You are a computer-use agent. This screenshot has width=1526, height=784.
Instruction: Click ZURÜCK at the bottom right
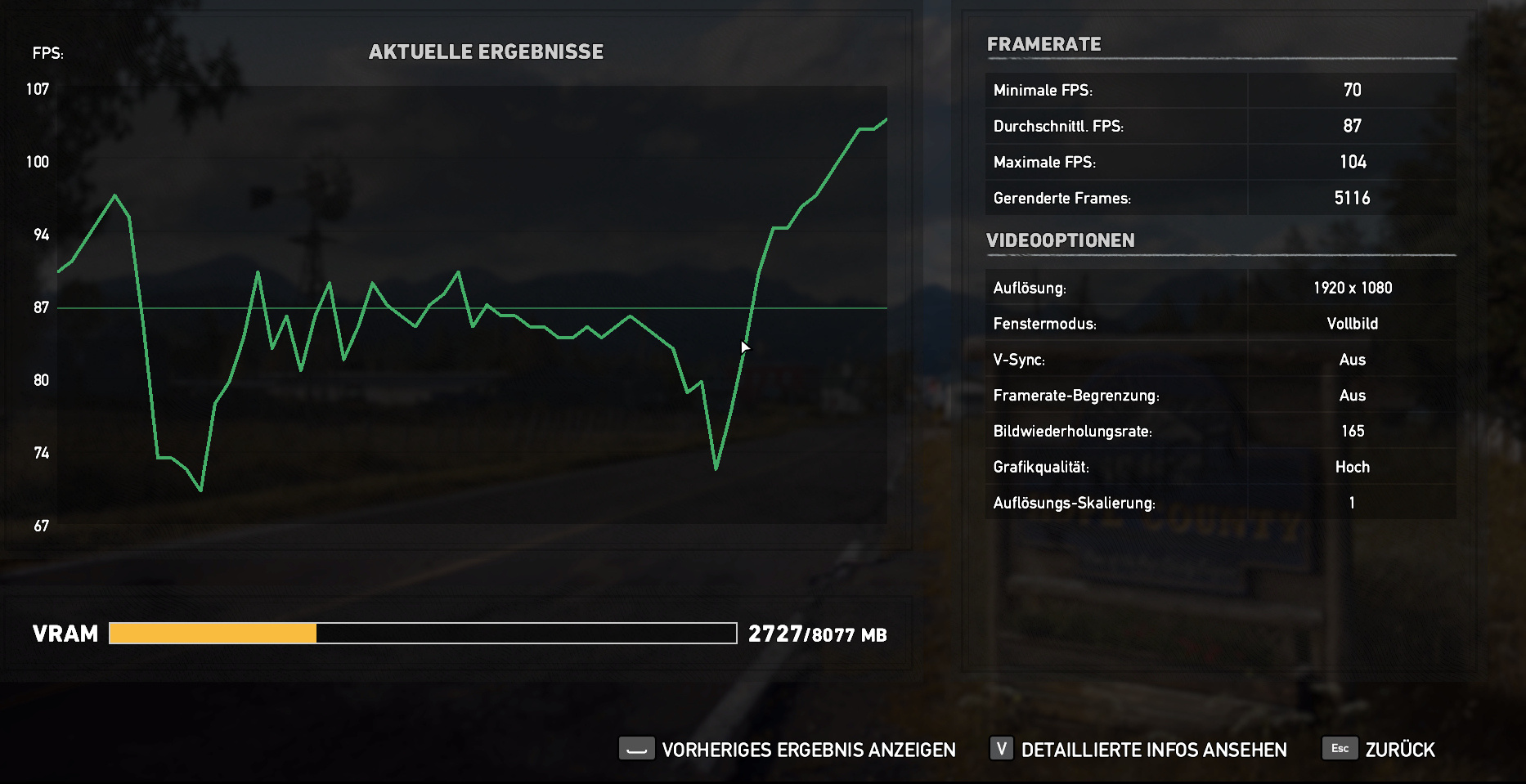1400,749
